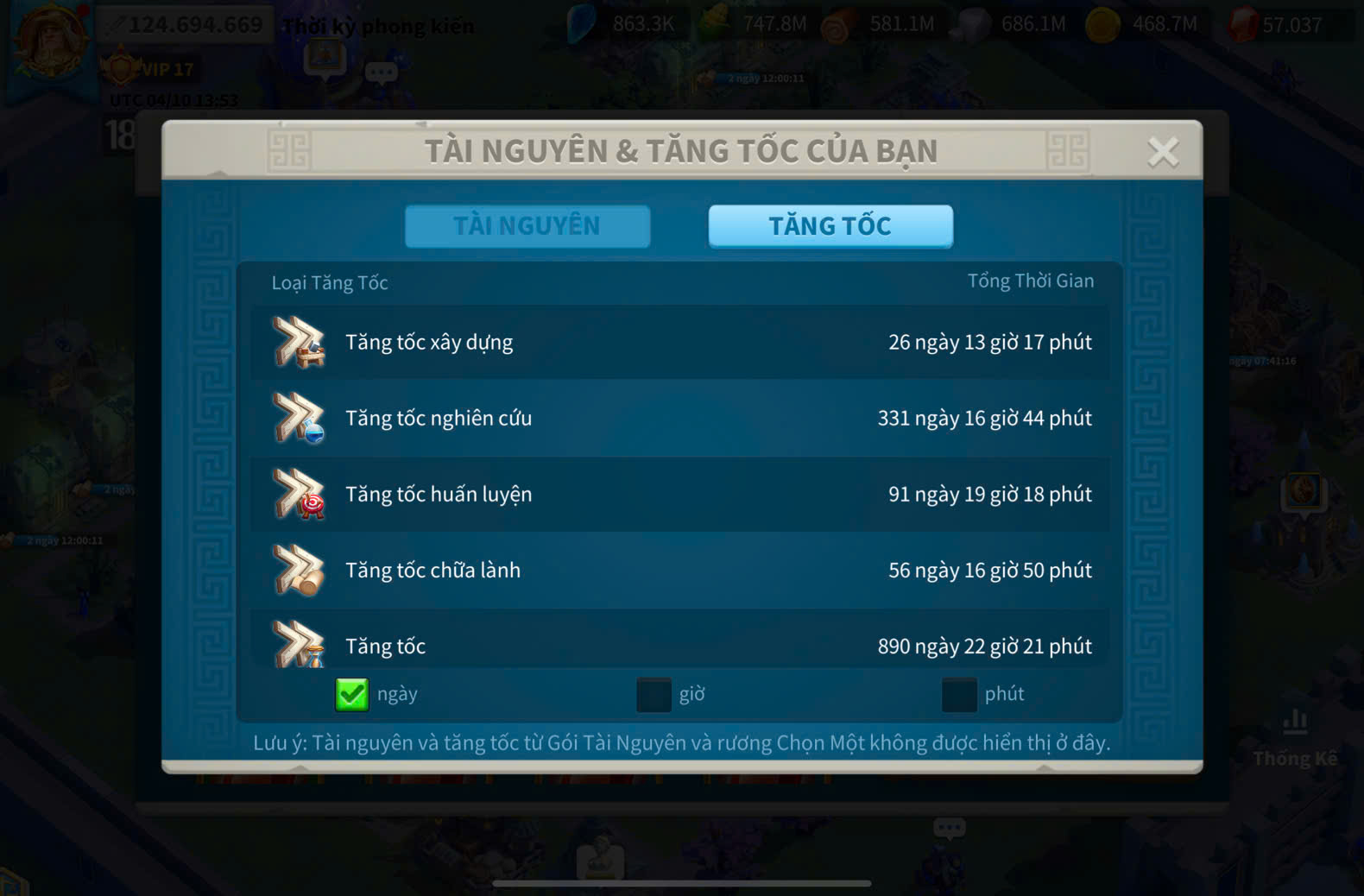Close the resources and speedups dialog
Image resolution: width=1364 pixels, height=896 pixels.
click(1162, 152)
